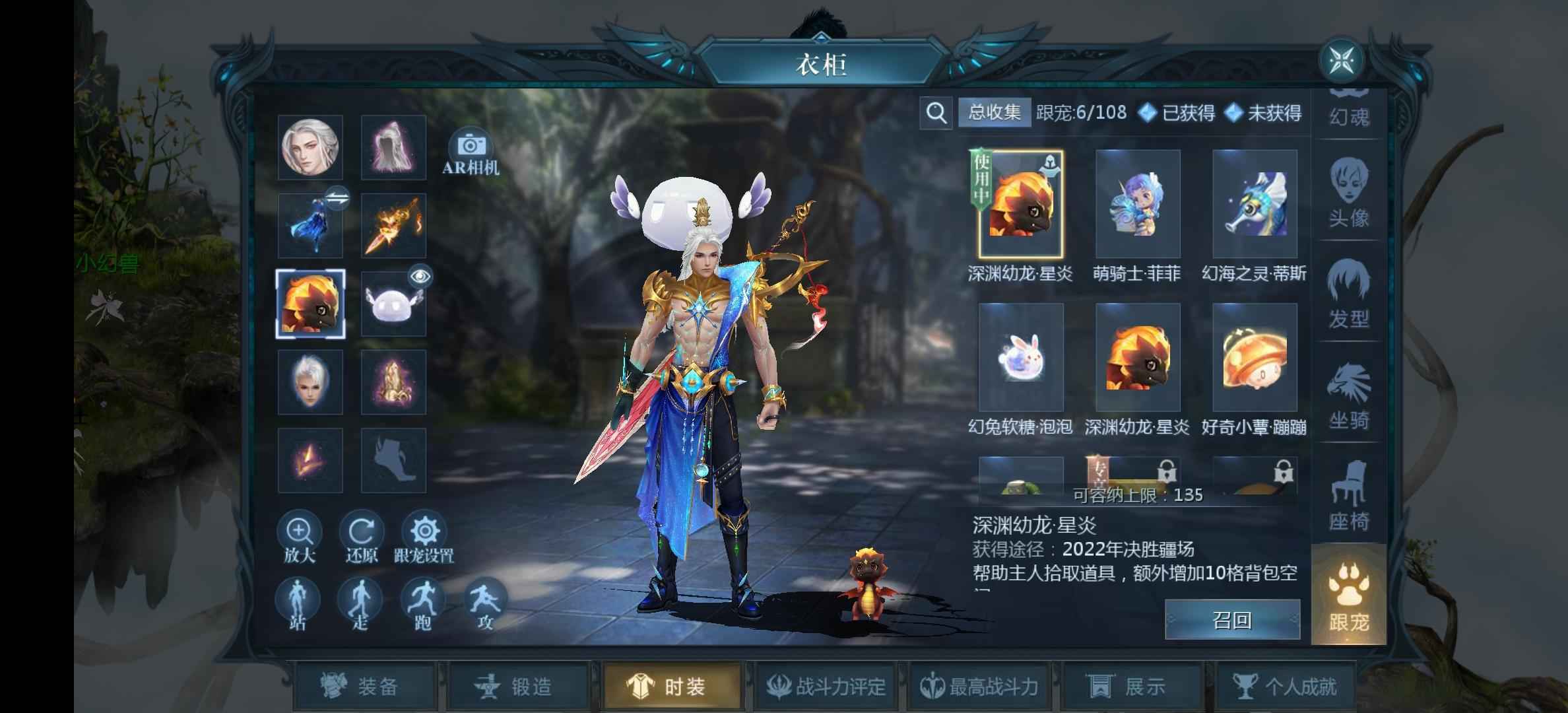Open the 总收集 collection view

pyautogui.click(x=994, y=113)
